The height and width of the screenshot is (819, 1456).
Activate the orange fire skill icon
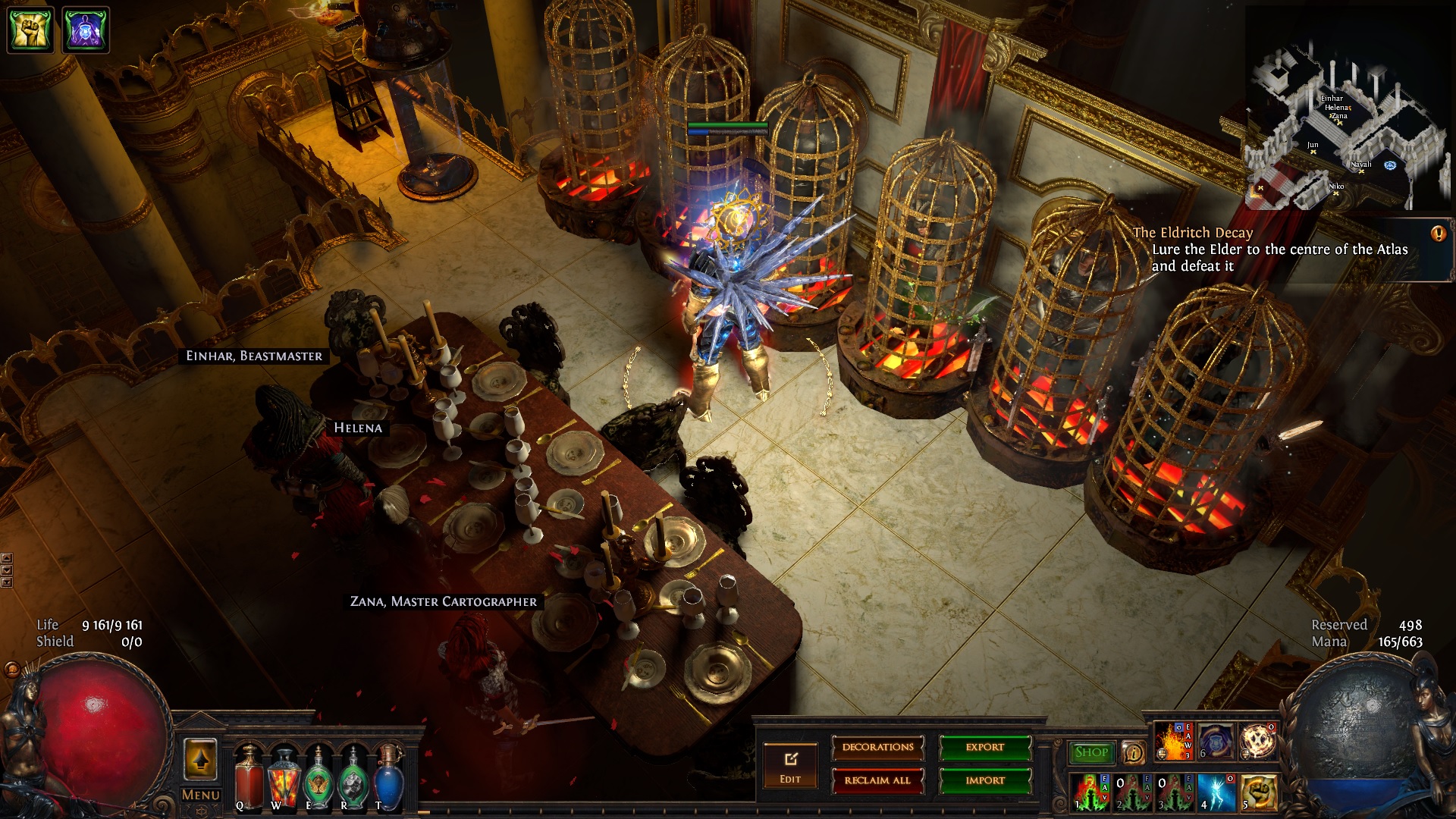(x=1172, y=741)
